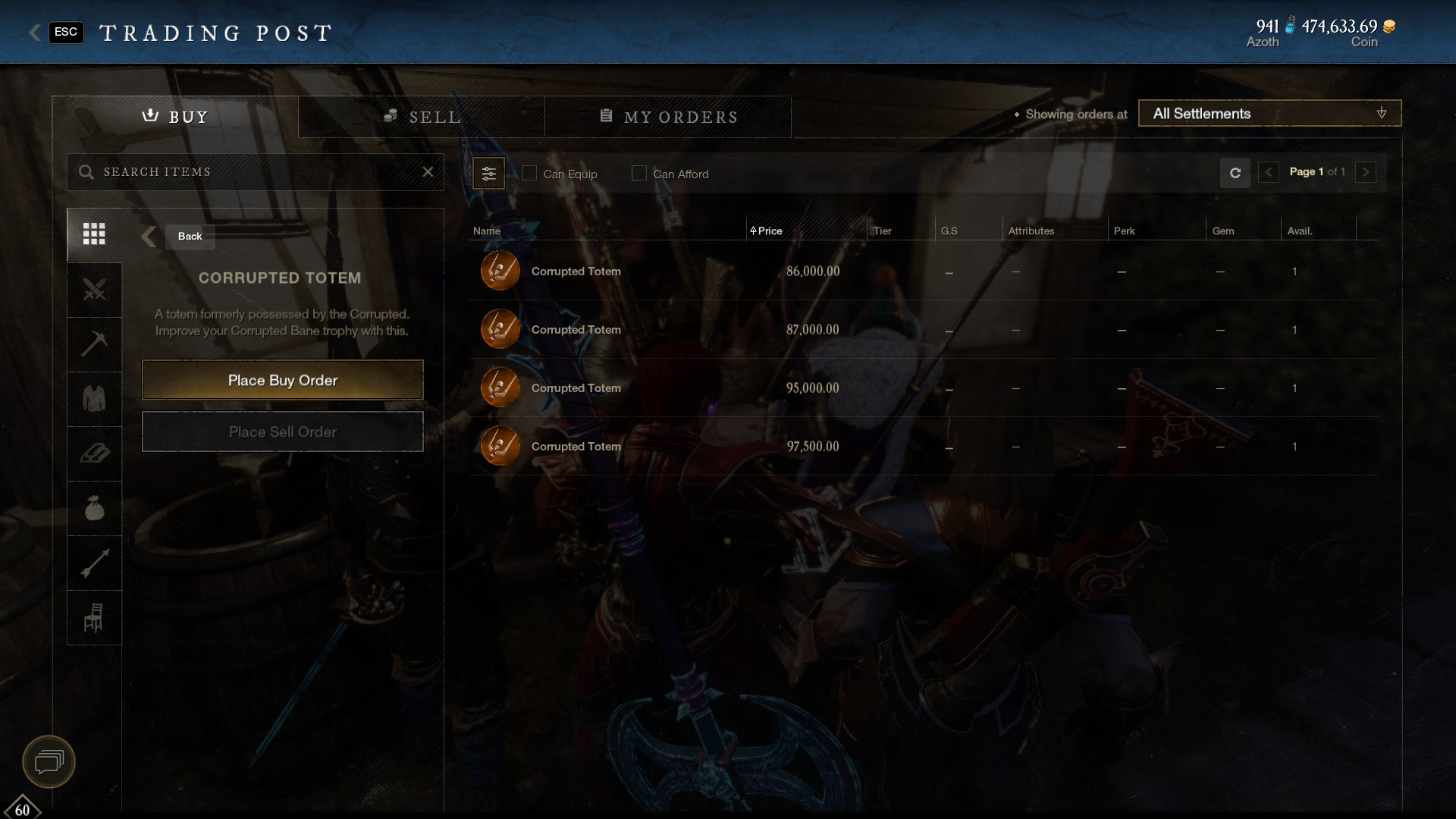This screenshot has height=819, width=1456.
Task: Collapse item details with Back arrow
Action: click(x=149, y=237)
